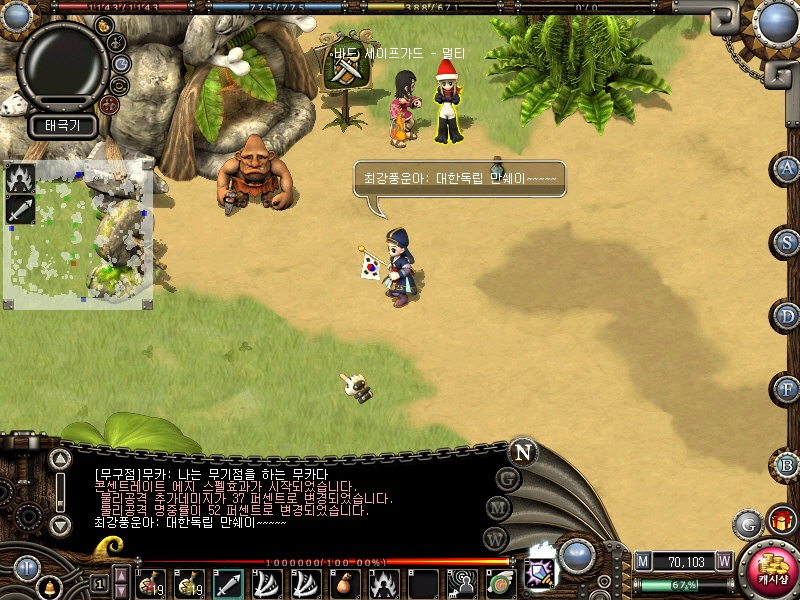Click the D button on right bar
Screen dimensions: 800x600
(x=788, y=316)
